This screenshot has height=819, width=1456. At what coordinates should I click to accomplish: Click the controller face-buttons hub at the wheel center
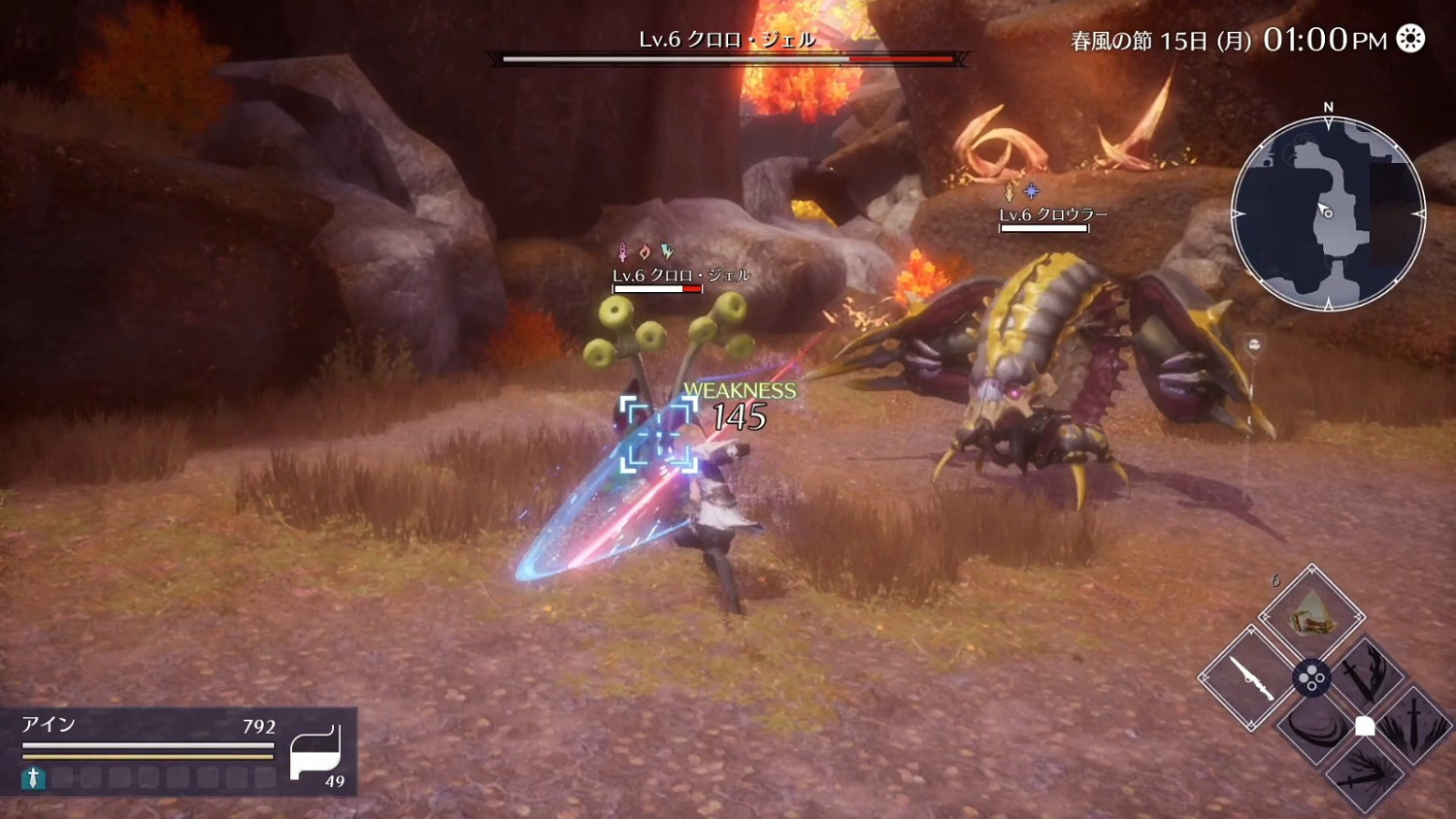[x=1312, y=678]
